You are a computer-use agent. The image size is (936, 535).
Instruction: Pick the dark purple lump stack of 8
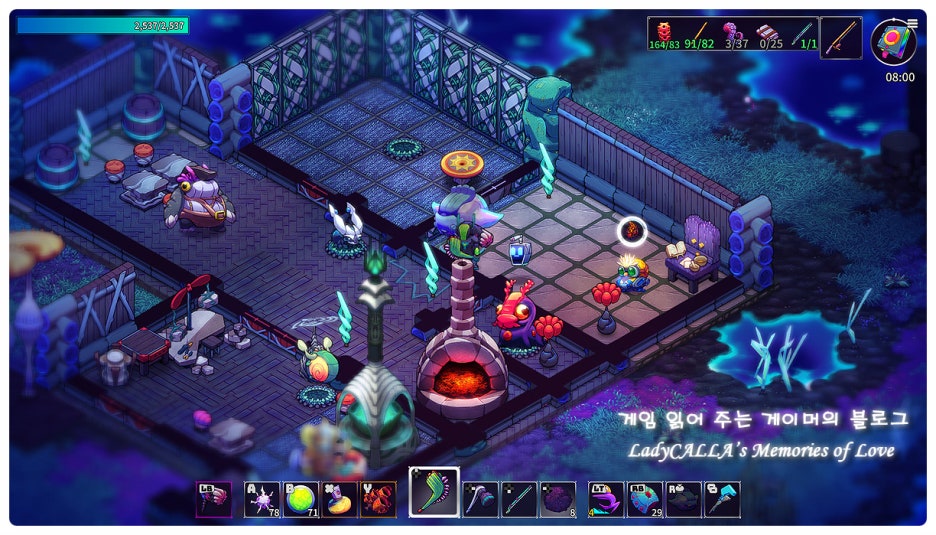click(x=558, y=498)
